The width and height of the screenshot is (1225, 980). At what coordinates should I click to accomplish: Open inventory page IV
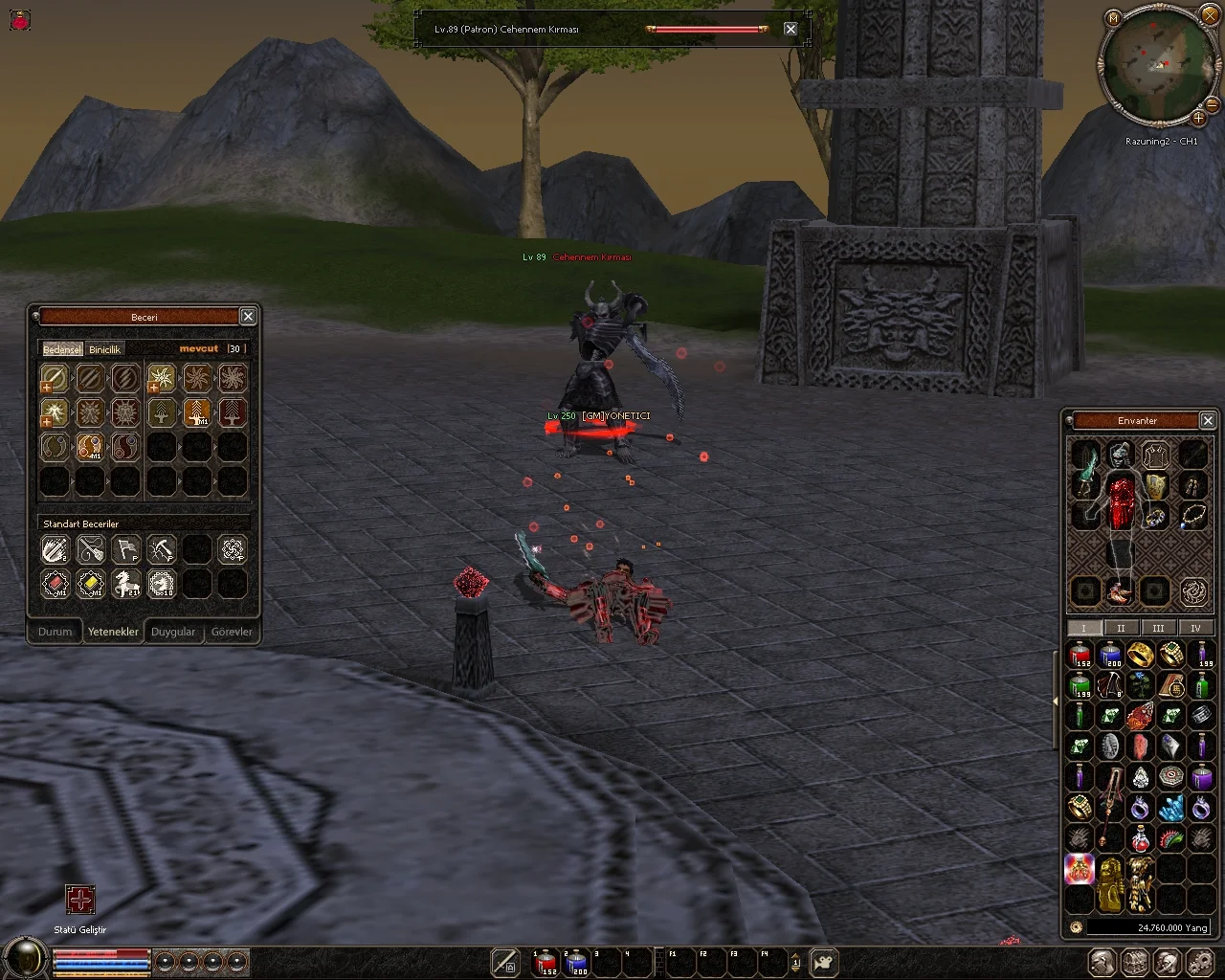(1195, 628)
